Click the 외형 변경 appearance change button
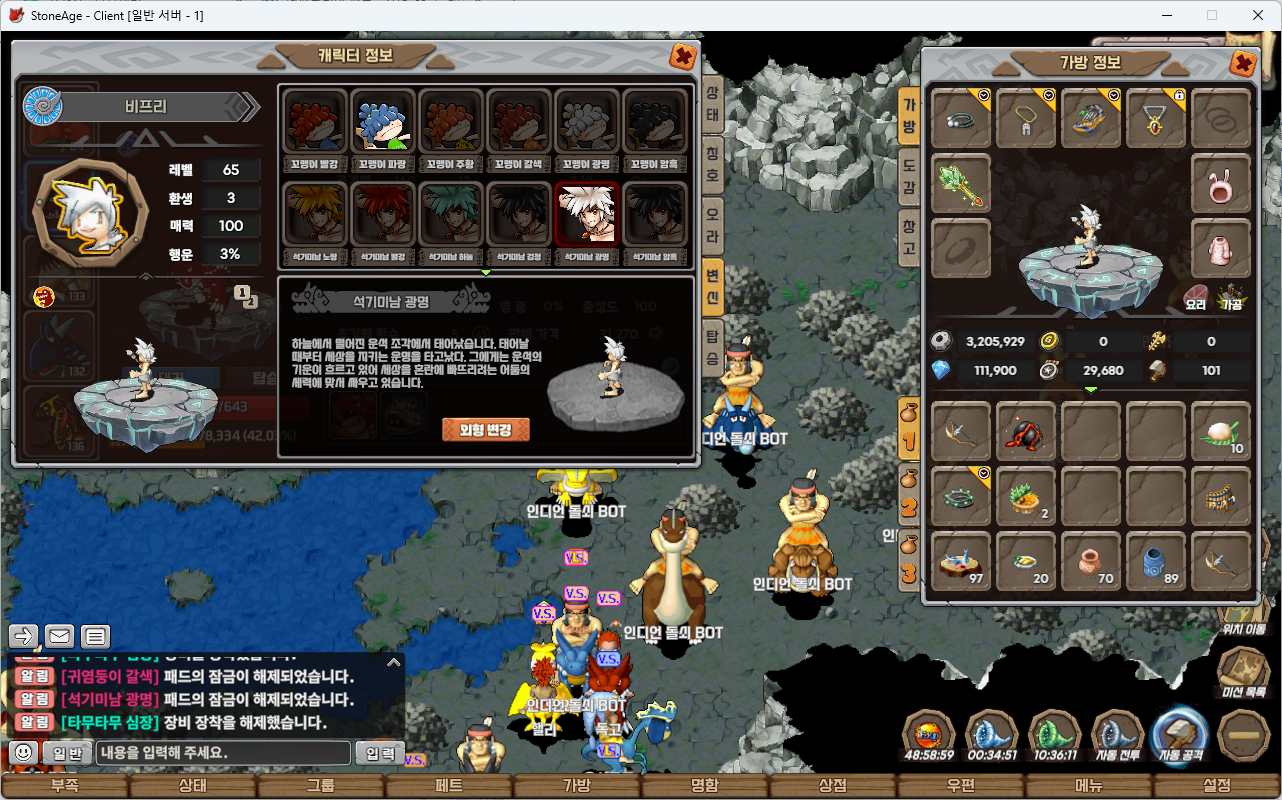This screenshot has height=800, width=1282. [x=485, y=429]
